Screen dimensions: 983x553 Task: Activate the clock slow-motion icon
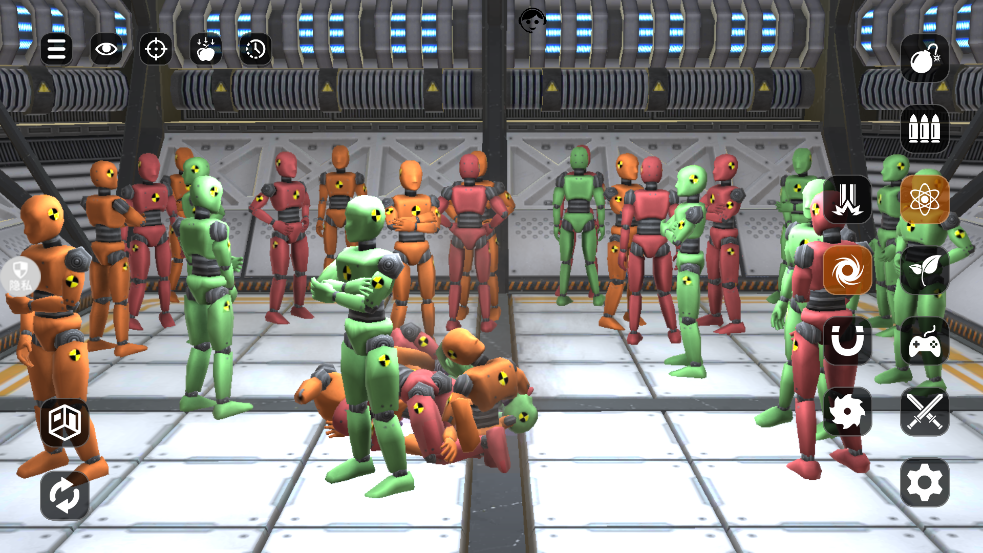(256, 48)
